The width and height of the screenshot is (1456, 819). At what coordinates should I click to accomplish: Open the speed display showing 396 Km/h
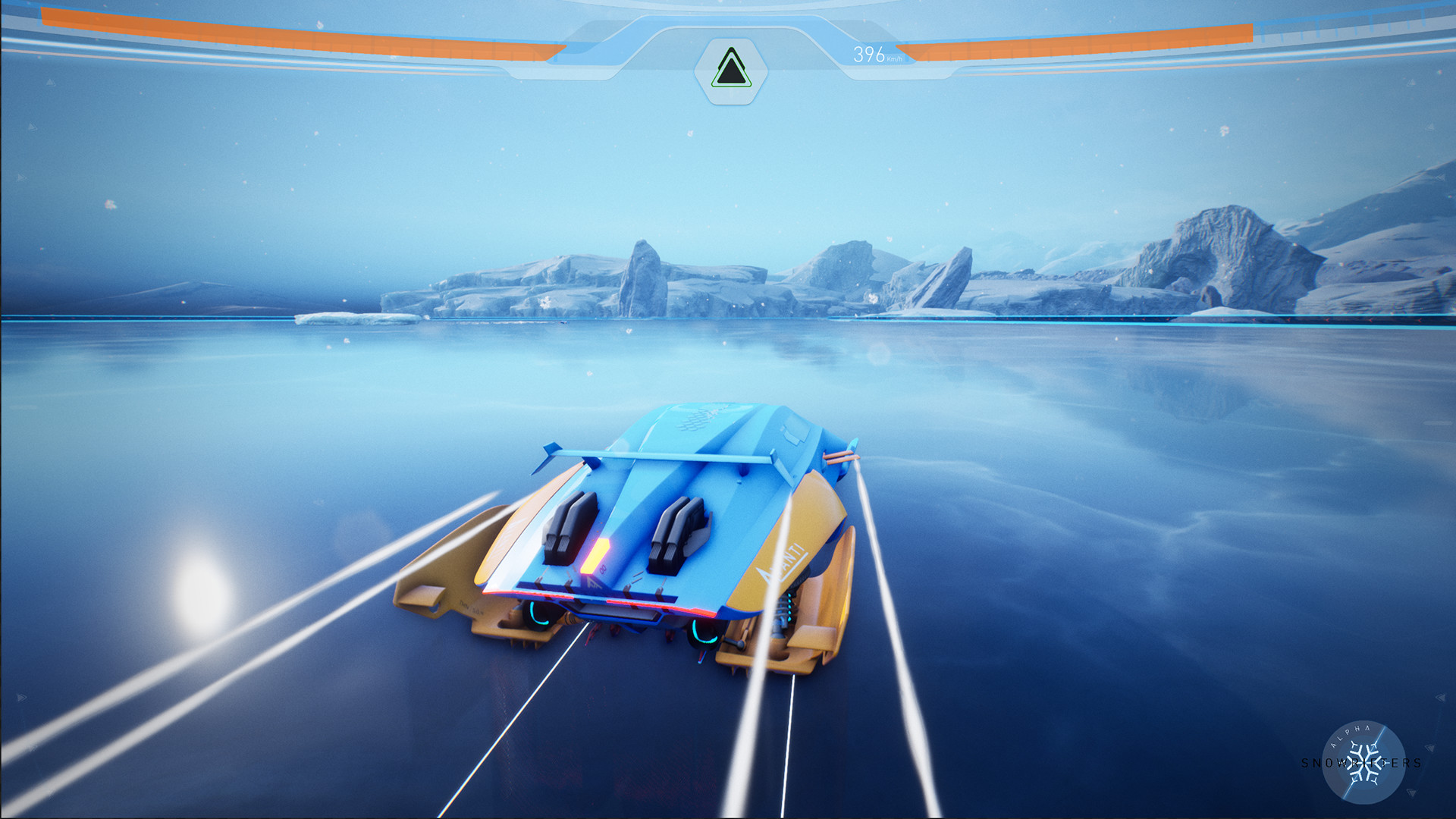click(x=872, y=54)
